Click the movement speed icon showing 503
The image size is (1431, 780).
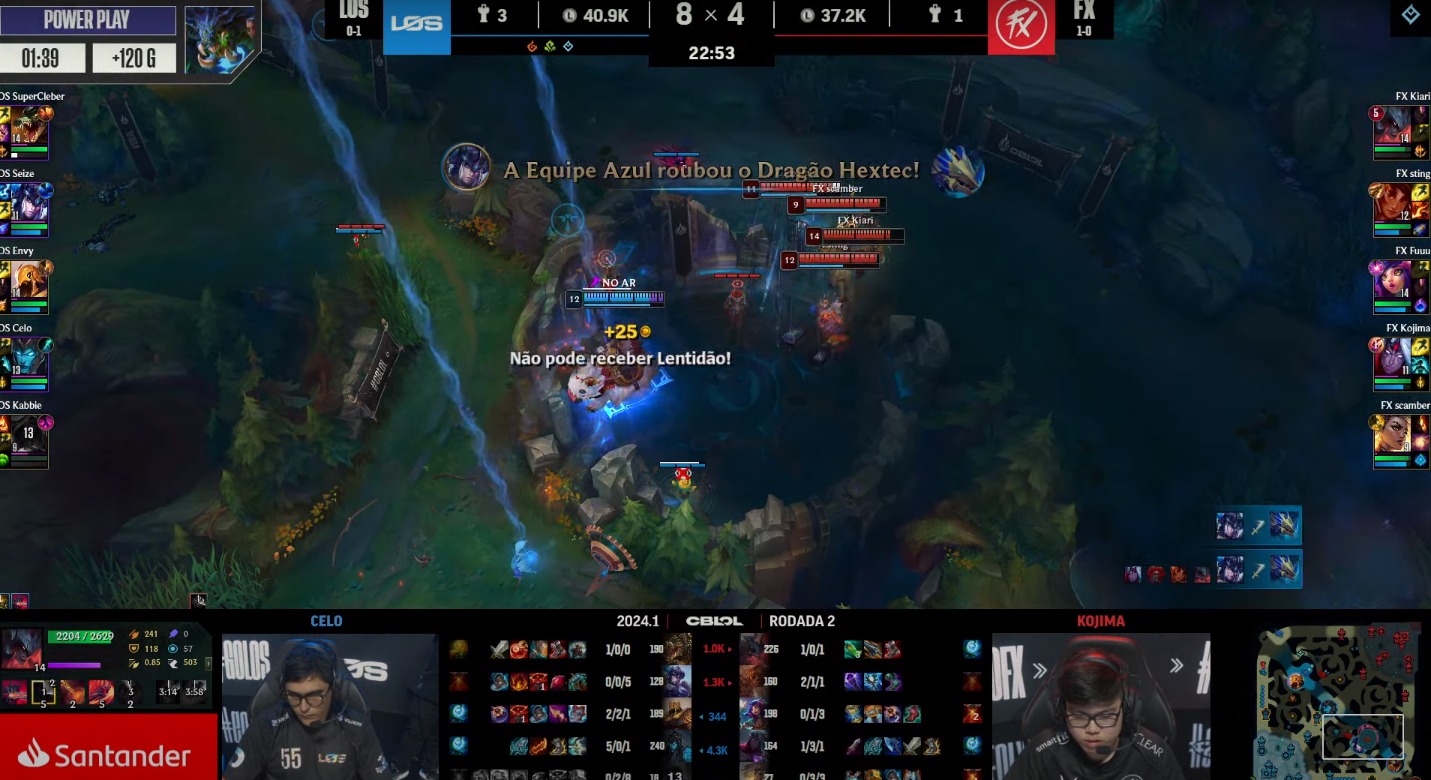point(174,663)
